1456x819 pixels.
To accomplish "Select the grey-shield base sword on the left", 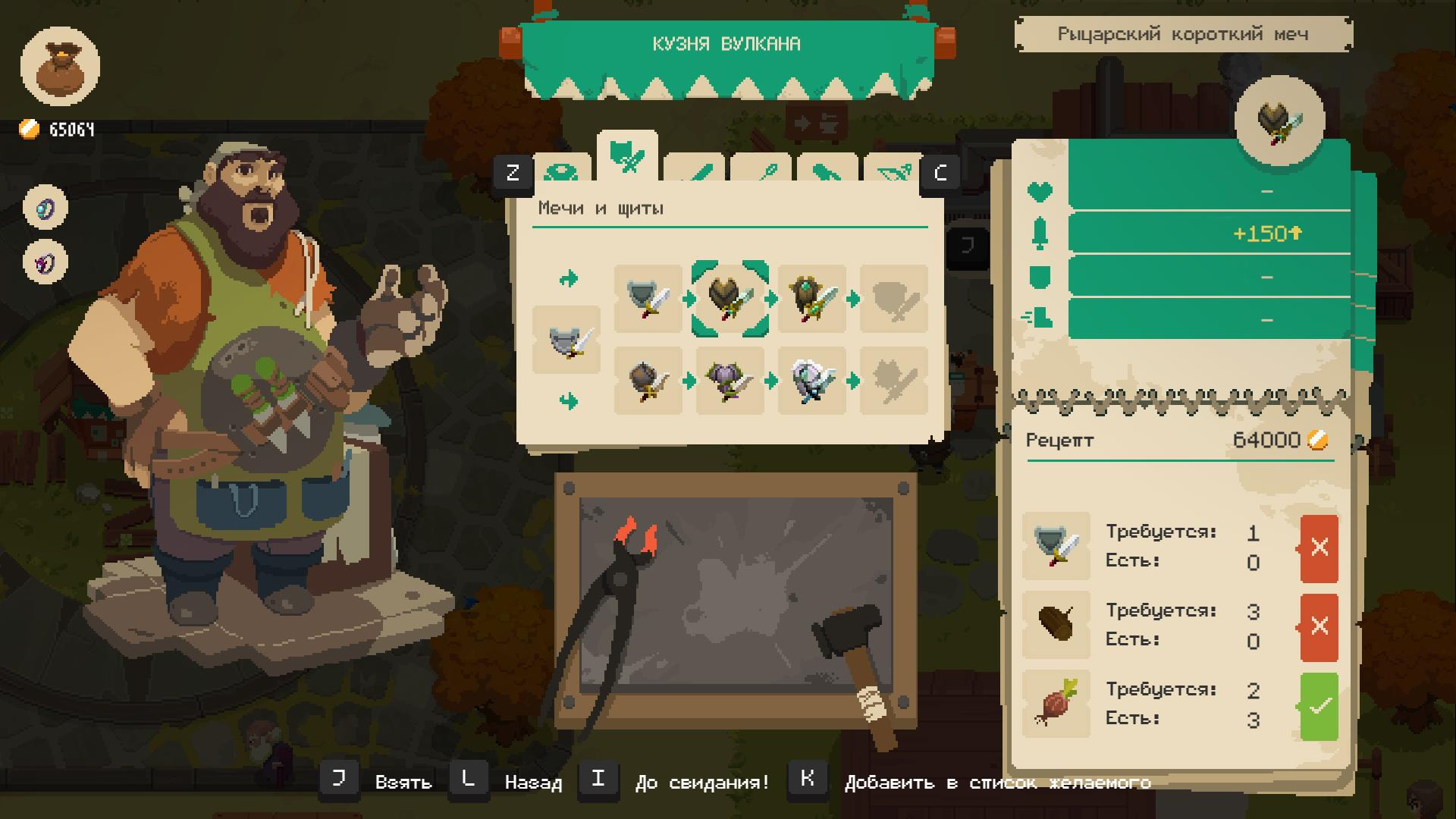I will (566, 340).
